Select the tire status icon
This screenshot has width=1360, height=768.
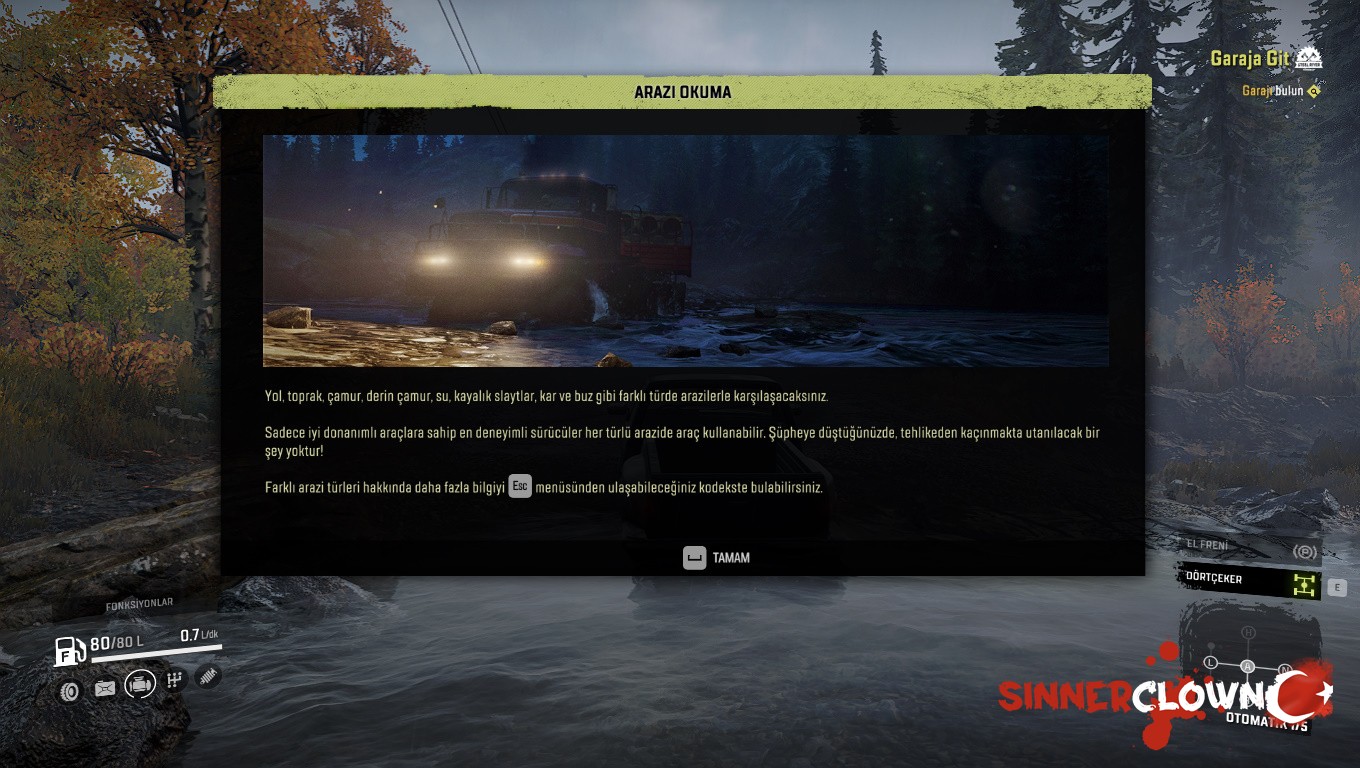pos(69,690)
